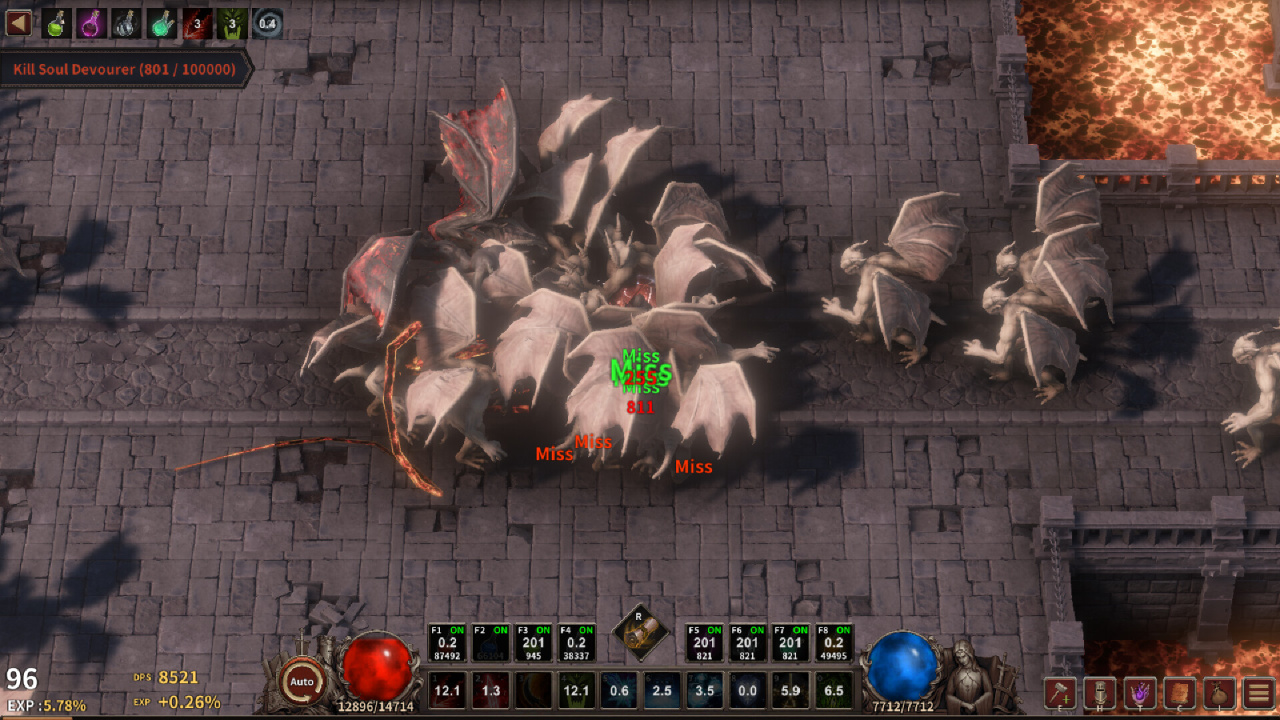Open the bag inventory
Image resolution: width=1280 pixels, height=720 pixels.
click(1219, 692)
